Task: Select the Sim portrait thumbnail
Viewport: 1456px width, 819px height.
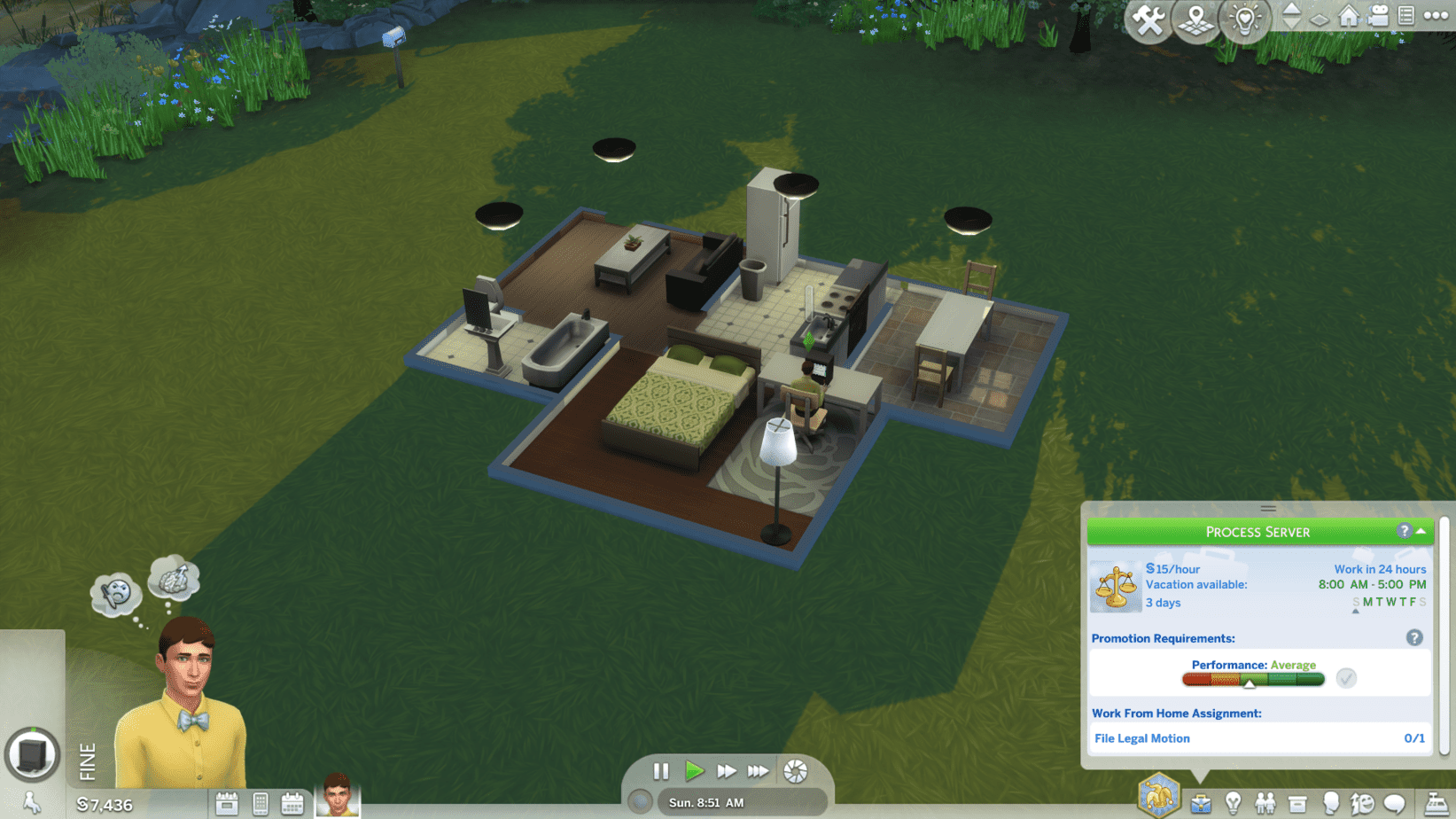Action: (x=338, y=795)
